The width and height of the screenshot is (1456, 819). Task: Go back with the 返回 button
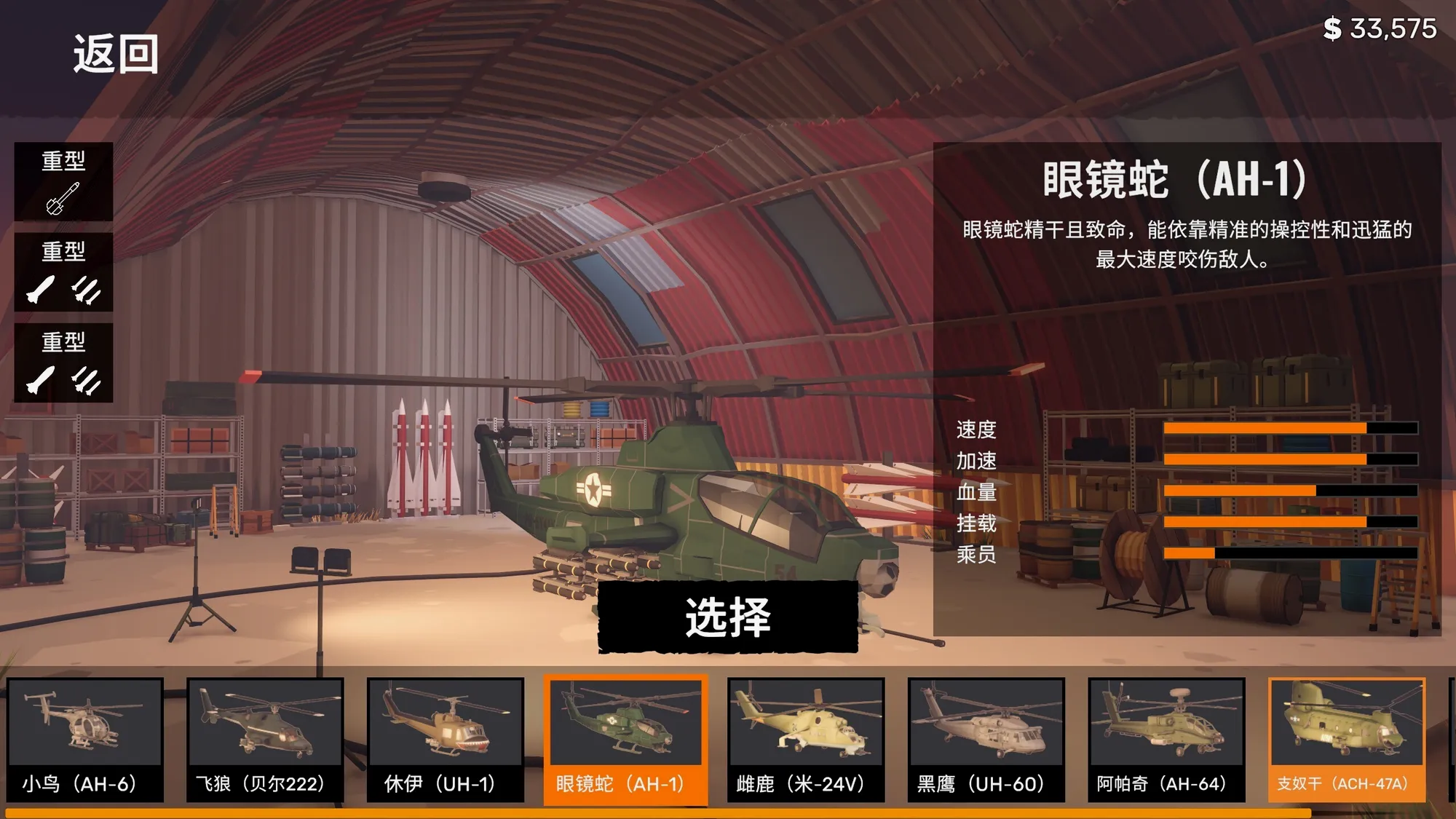pos(116,55)
